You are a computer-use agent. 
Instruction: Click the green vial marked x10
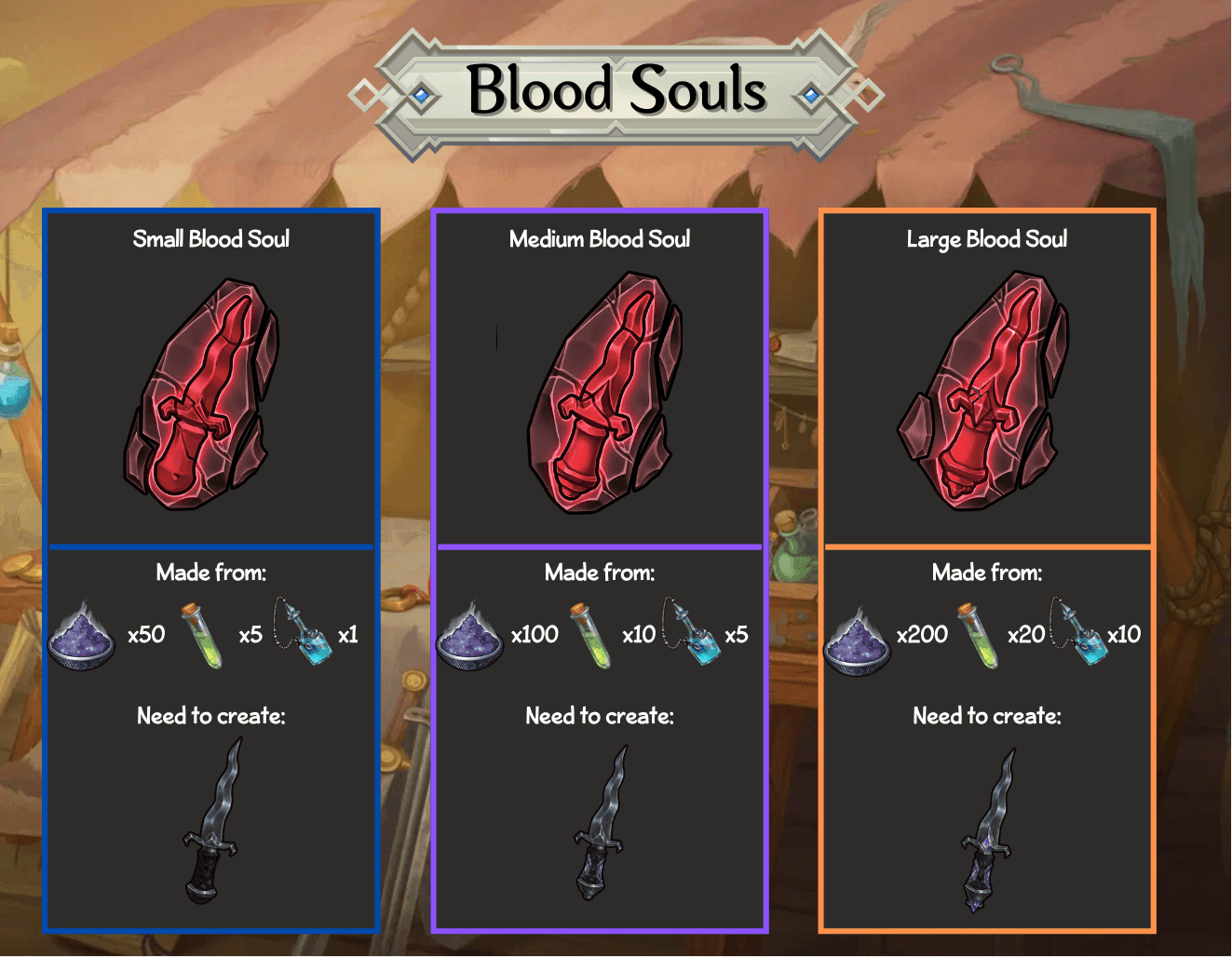[591, 636]
